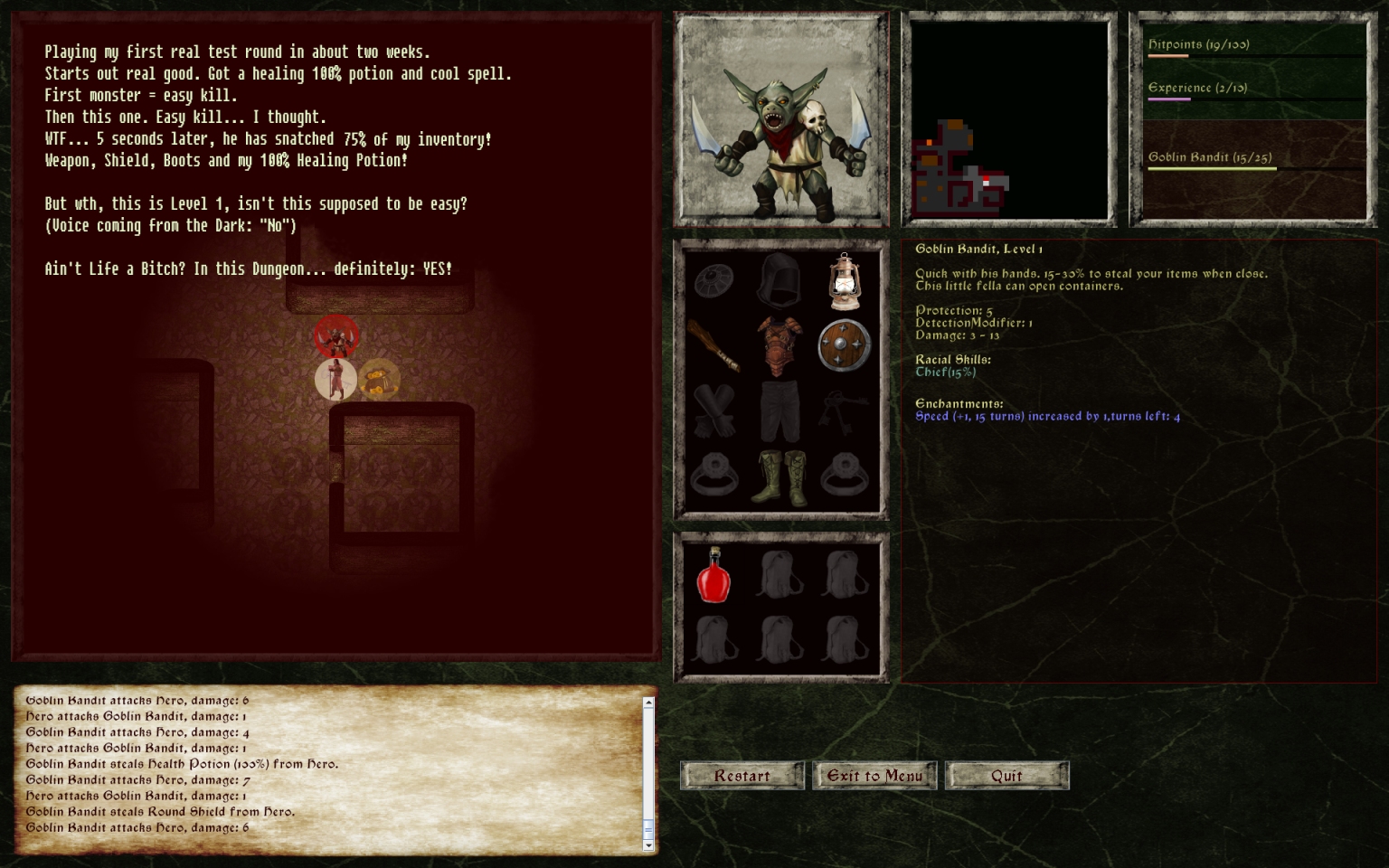Click the treasure chest beside the hero
This screenshot has width=1389, height=868.
tap(378, 379)
